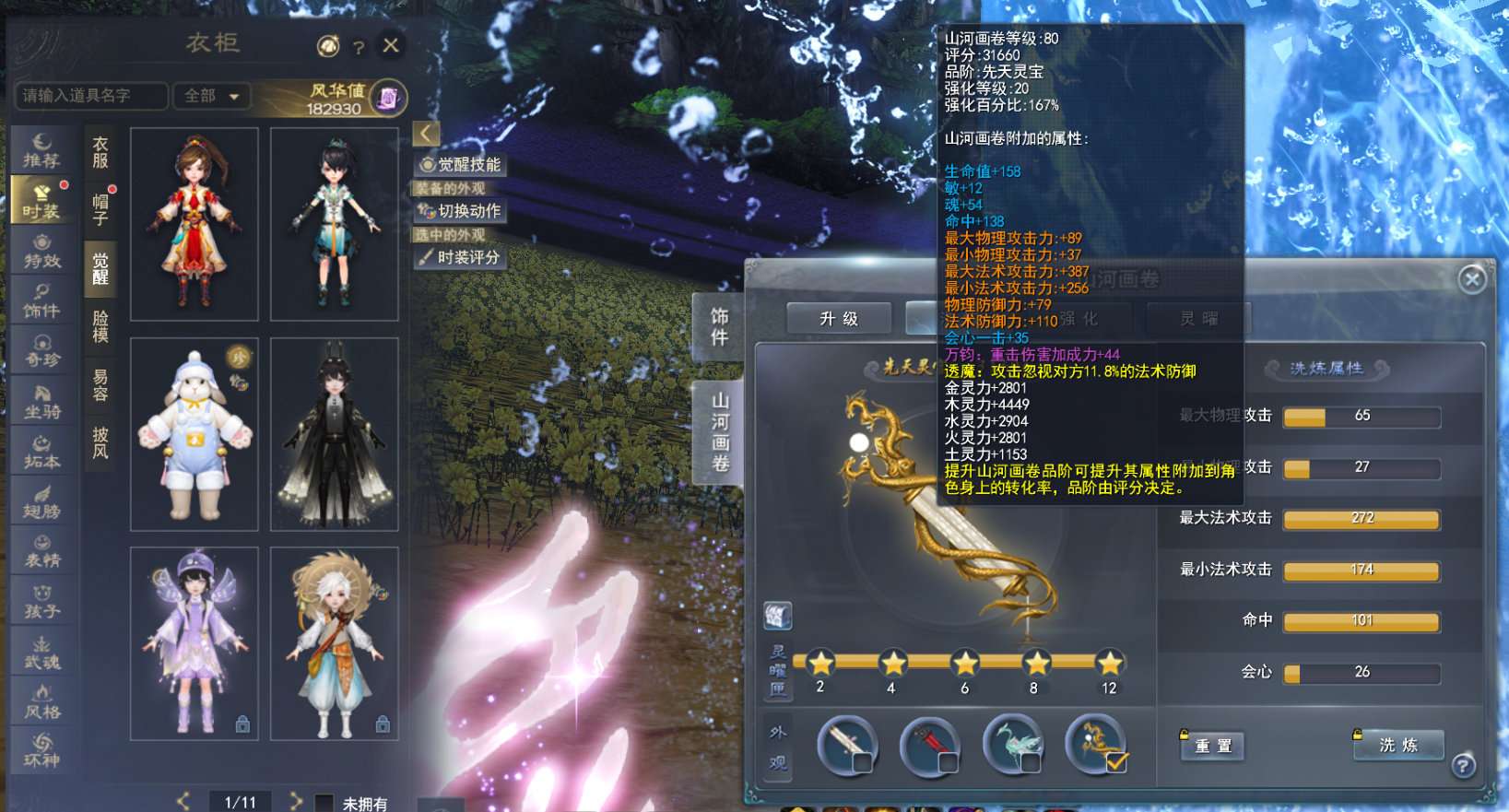Go to next wardrobe page
The width and height of the screenshot is (1509, 812).
tap(296, 801)
